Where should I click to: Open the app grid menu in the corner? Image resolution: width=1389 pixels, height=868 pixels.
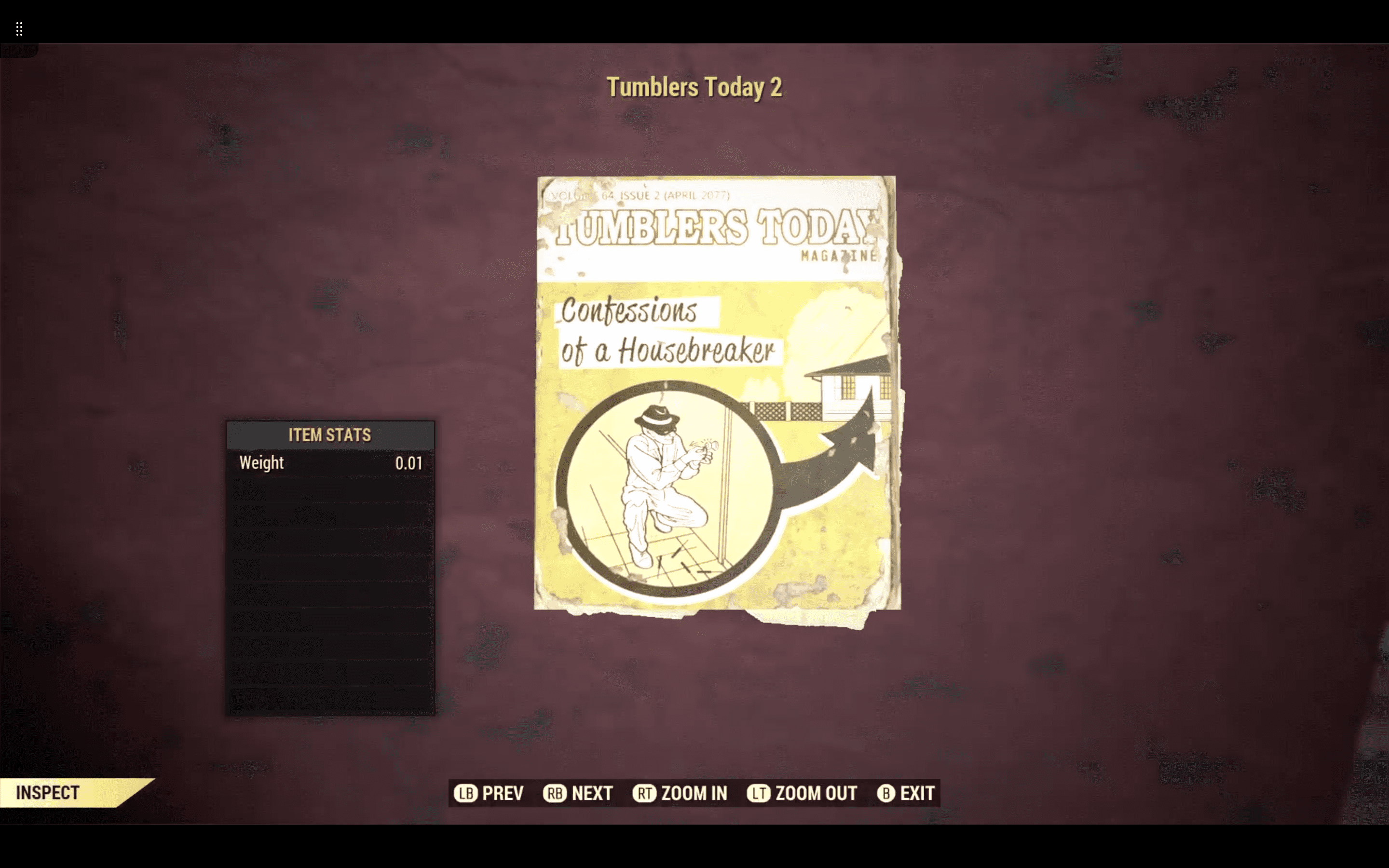pyautogui.click(x=19, y=29)
